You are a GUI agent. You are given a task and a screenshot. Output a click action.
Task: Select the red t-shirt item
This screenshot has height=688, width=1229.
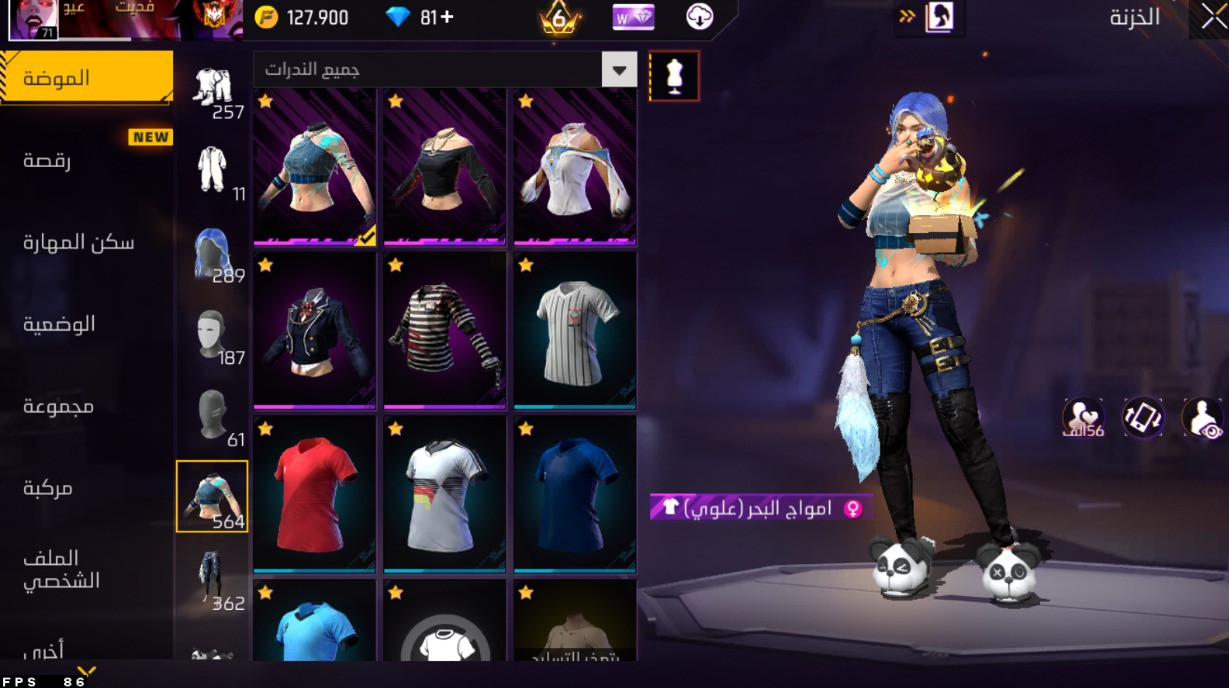pos(315,494)
